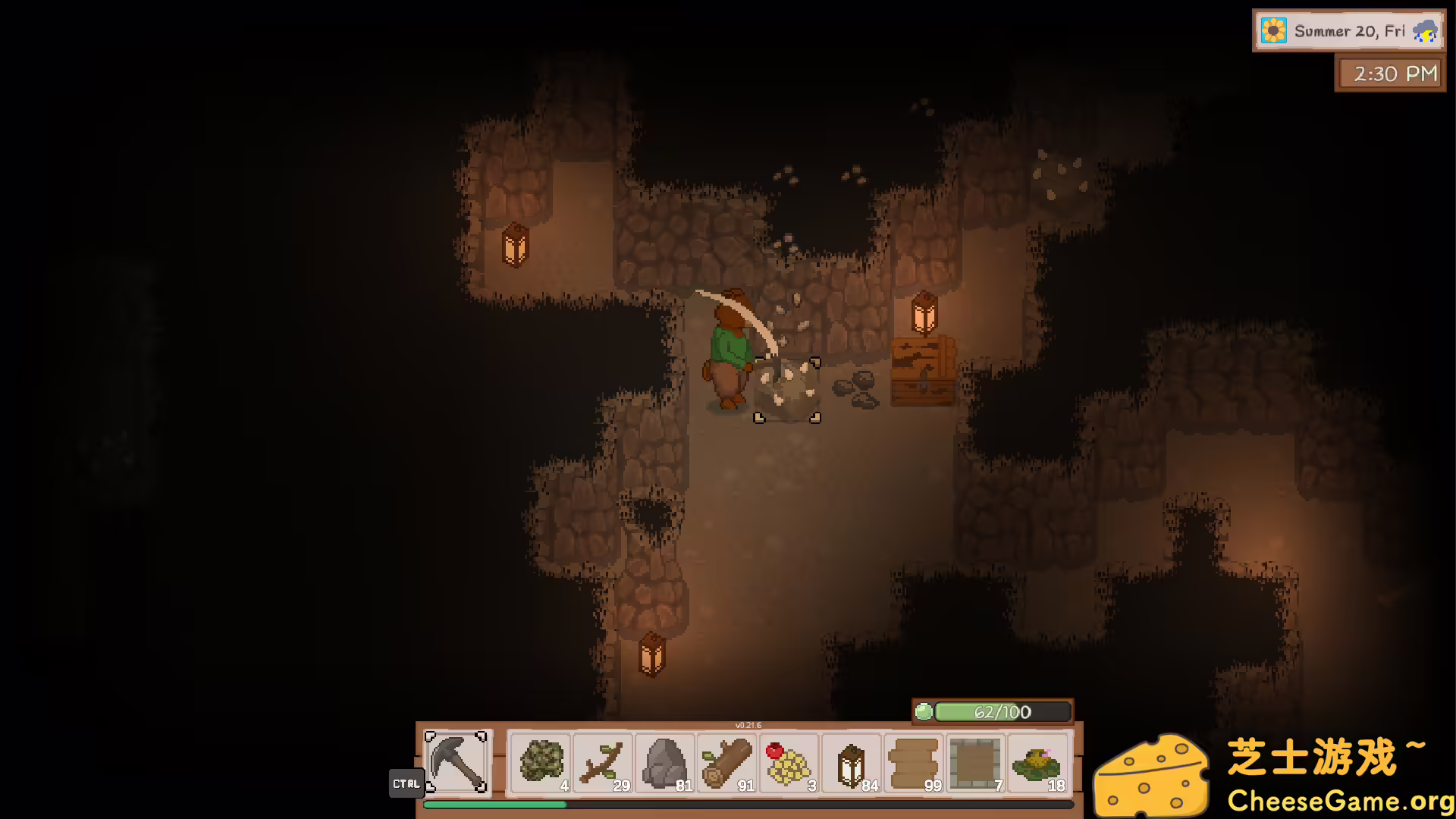The height and width of the screenshot is (819, 1456).
Task: Select the grey stone stack of 81
Action: 665,763
